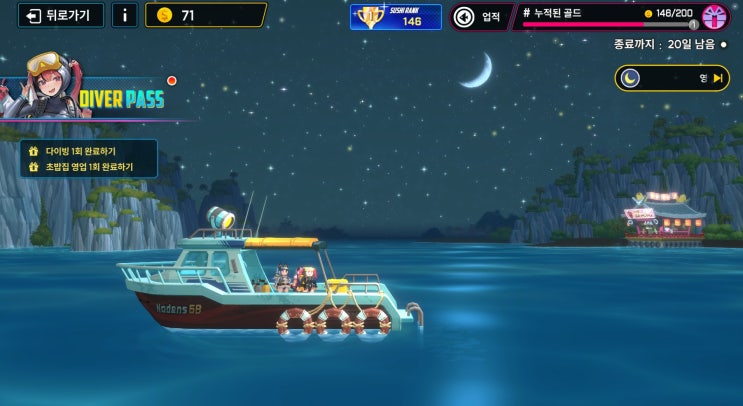Open the 누적된 골드 reward gift icon

[x=715, y=16]
